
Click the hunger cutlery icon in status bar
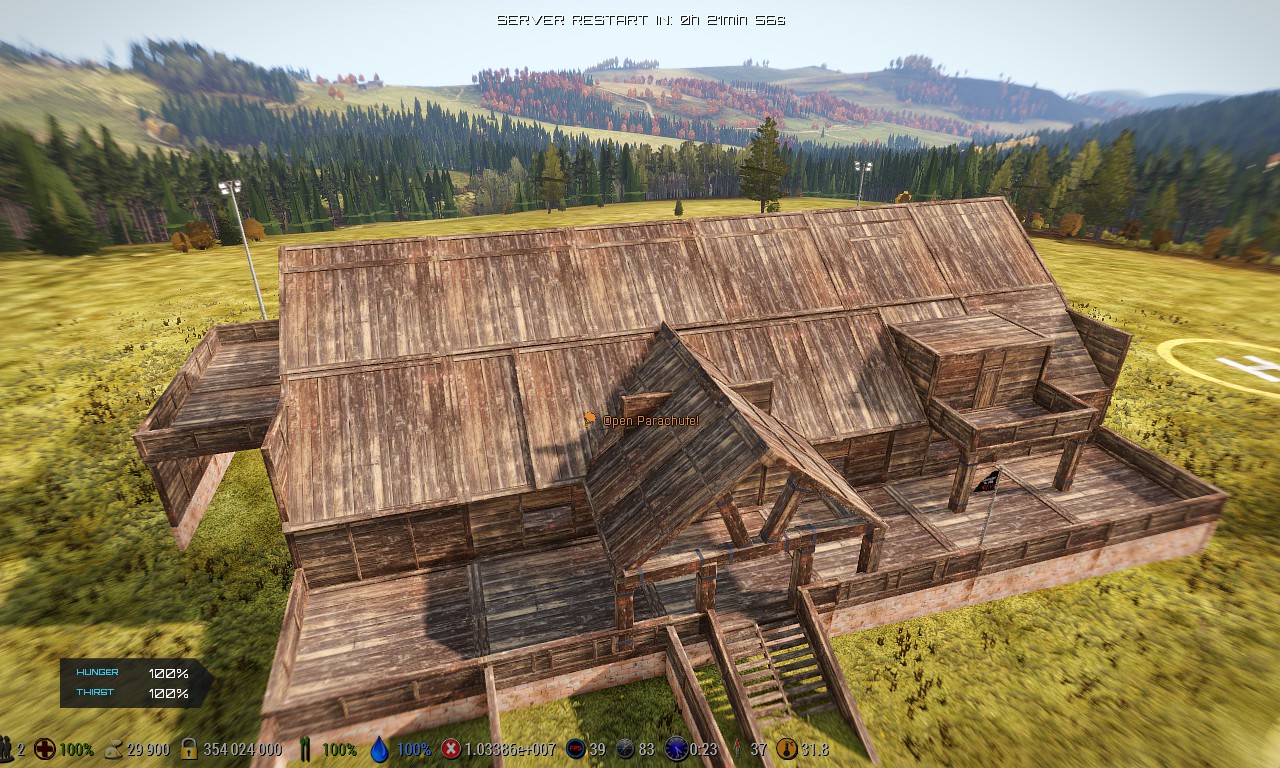[x=305, y=748]
